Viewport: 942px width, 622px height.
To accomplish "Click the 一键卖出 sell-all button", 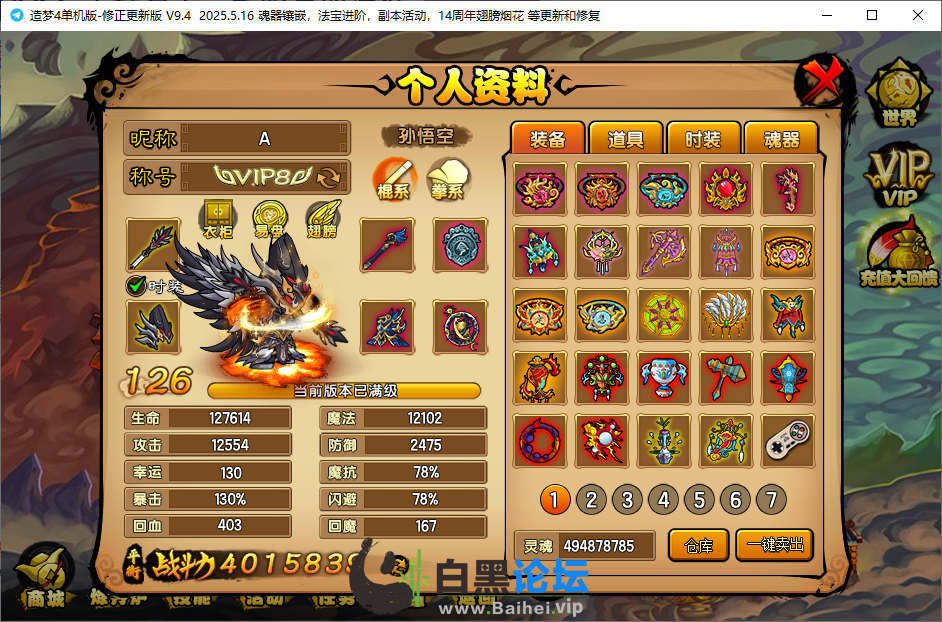I will pyautogui.click(x=774, y=546).
